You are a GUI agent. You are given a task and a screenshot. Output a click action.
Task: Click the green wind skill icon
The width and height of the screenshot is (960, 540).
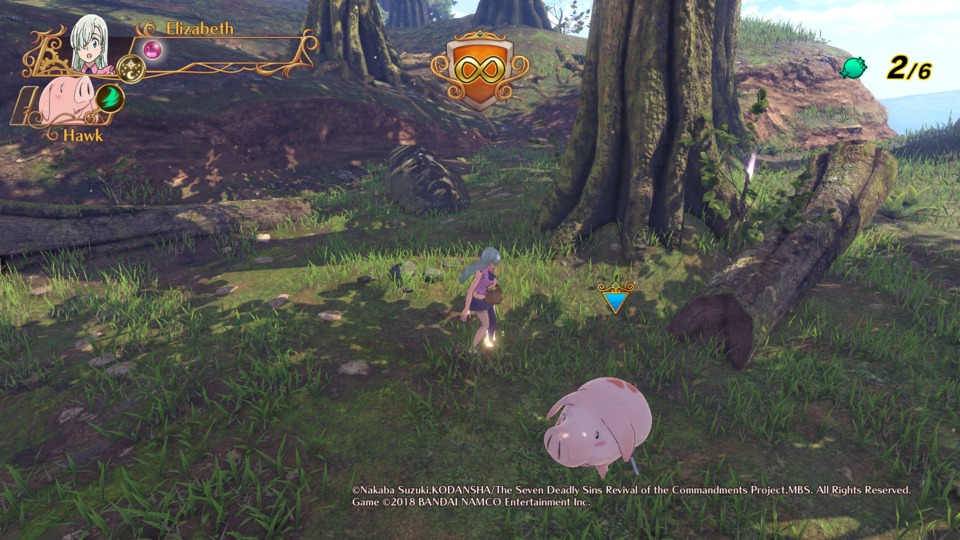109,97
